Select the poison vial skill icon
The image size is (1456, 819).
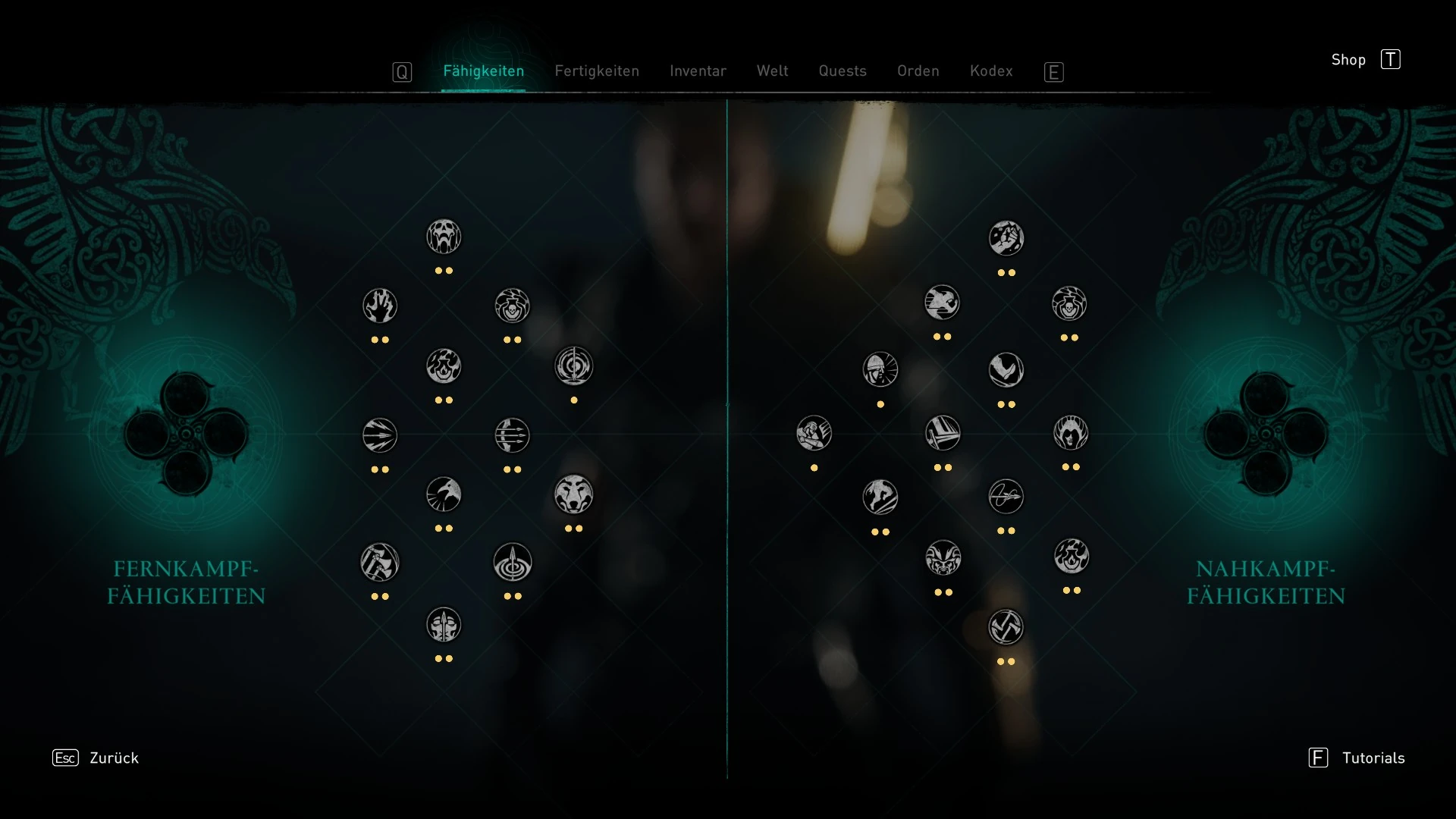point(513,306)
